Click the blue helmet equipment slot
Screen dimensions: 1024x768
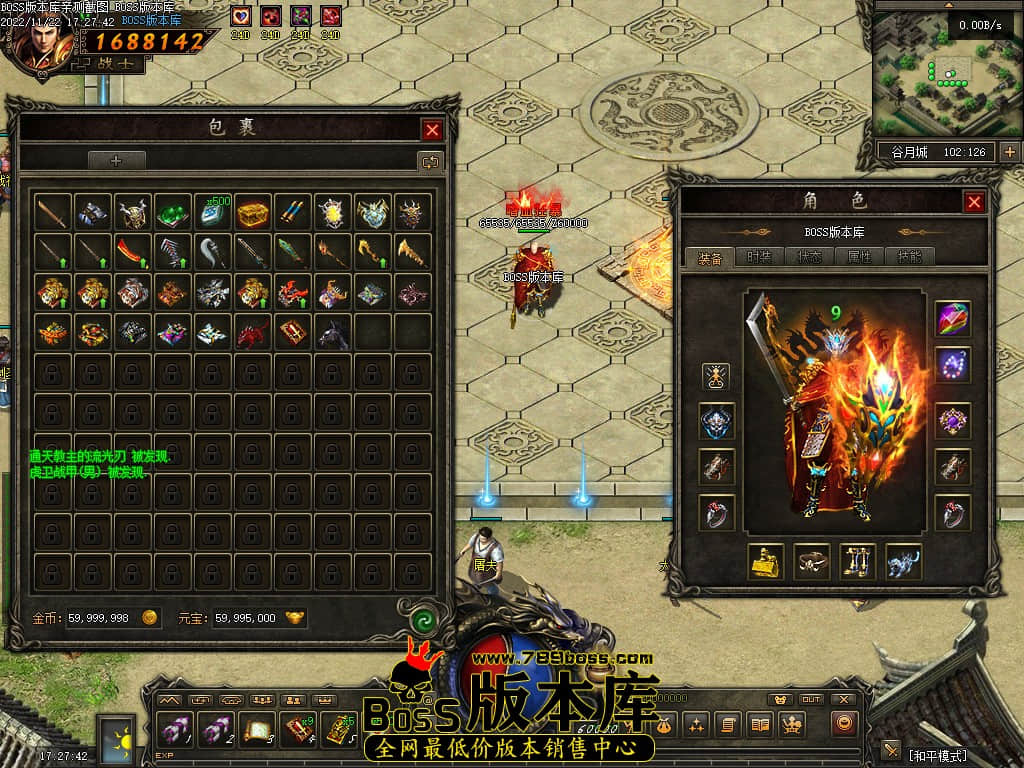[x=716, y=421]
